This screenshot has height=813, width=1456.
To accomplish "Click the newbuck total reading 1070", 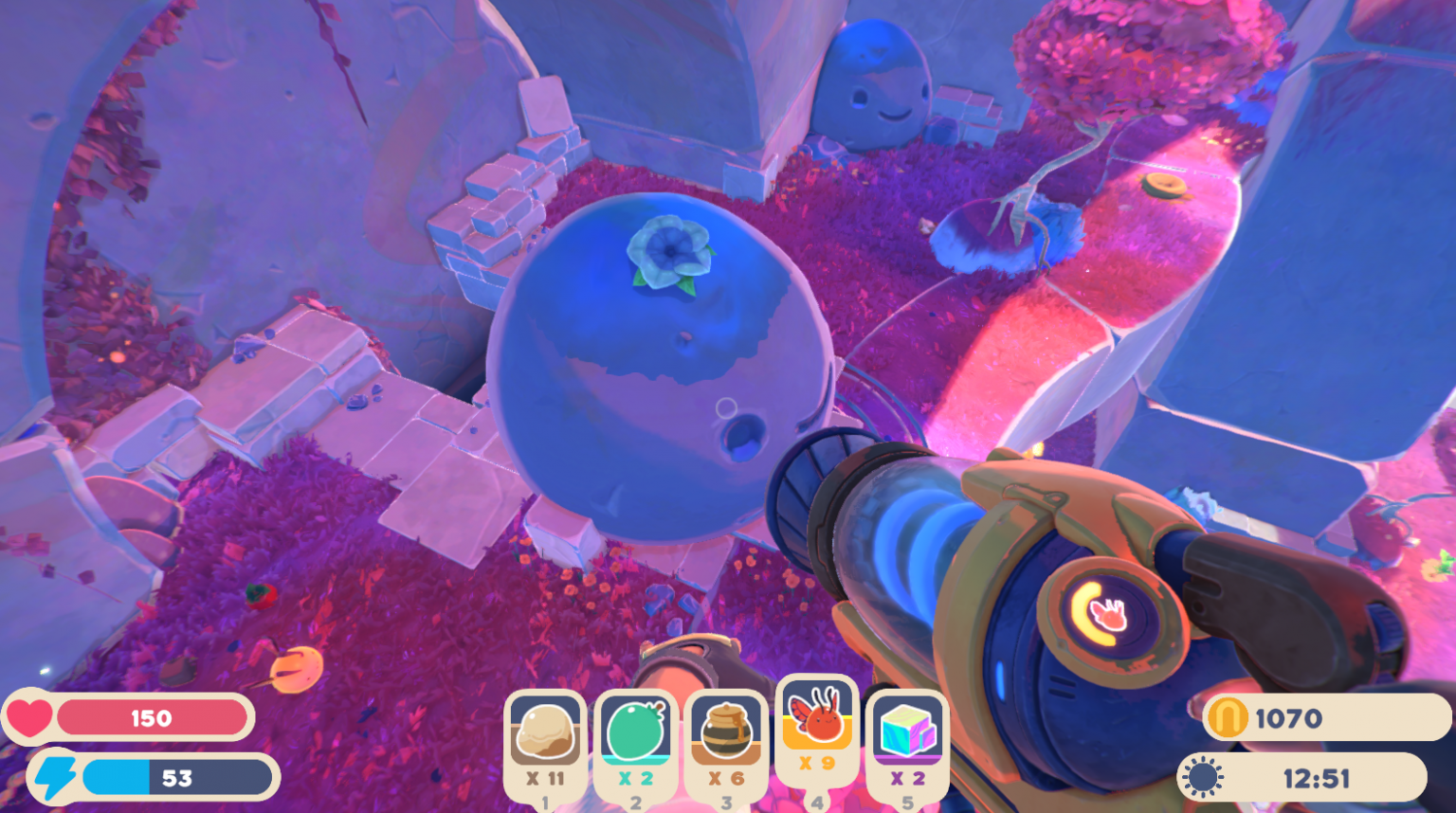I will point(1289,717).
